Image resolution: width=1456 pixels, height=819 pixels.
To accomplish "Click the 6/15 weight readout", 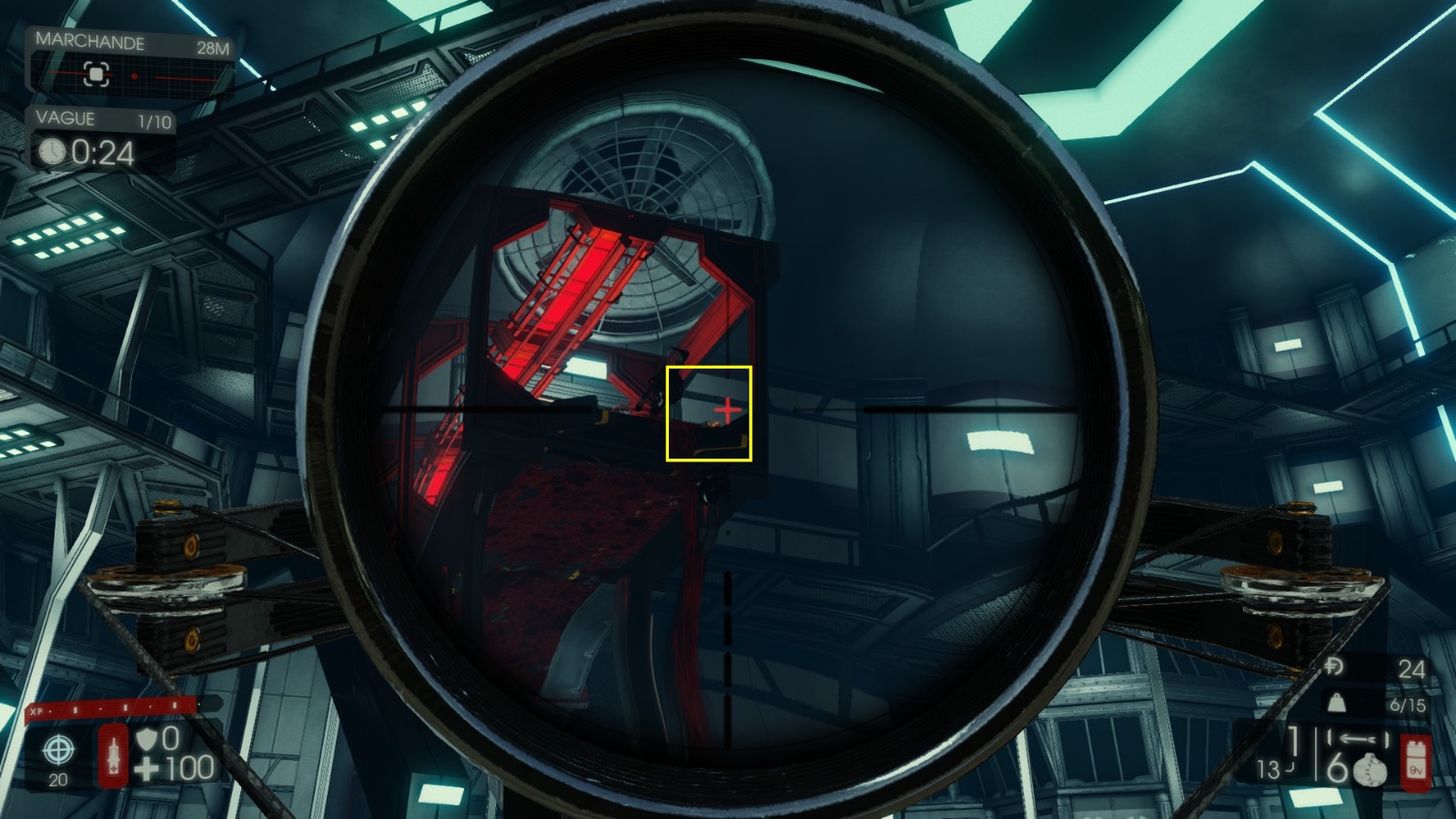I will [x=1409, y=704].
